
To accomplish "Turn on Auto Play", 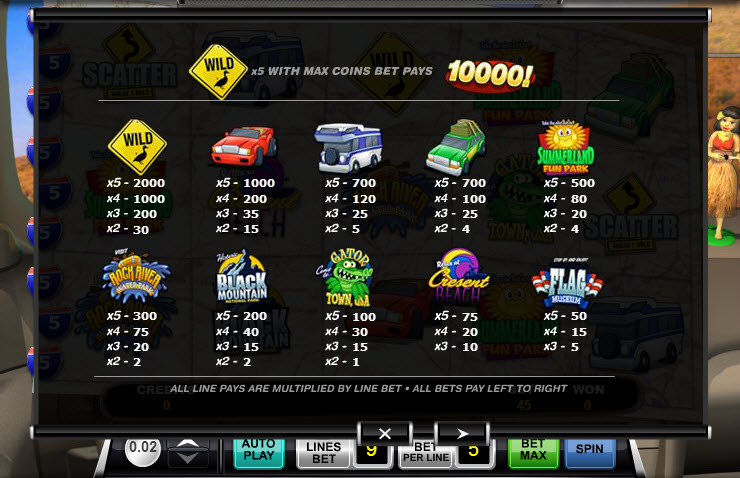I will pyautogui.click(x=258, y=453).
